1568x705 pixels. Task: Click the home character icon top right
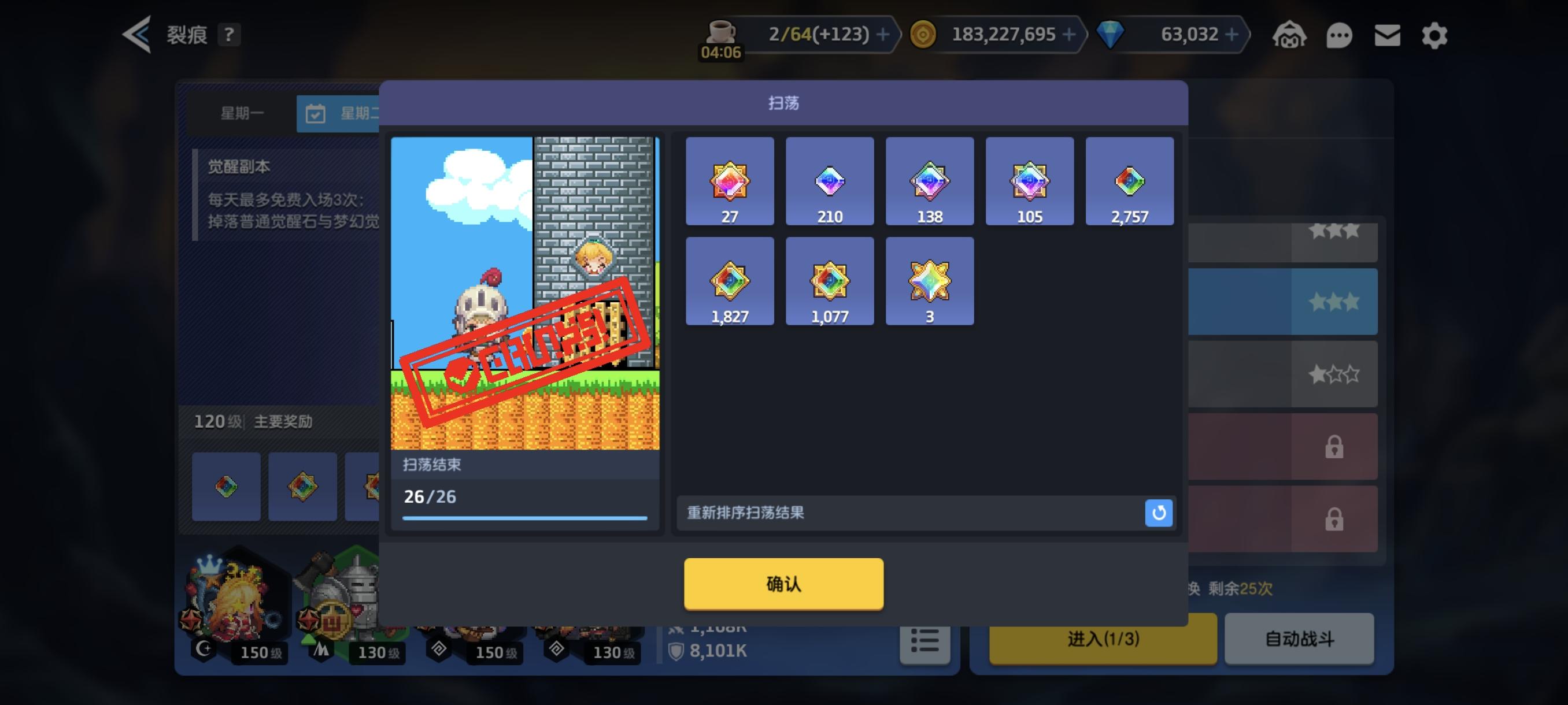pos(1292,35)
